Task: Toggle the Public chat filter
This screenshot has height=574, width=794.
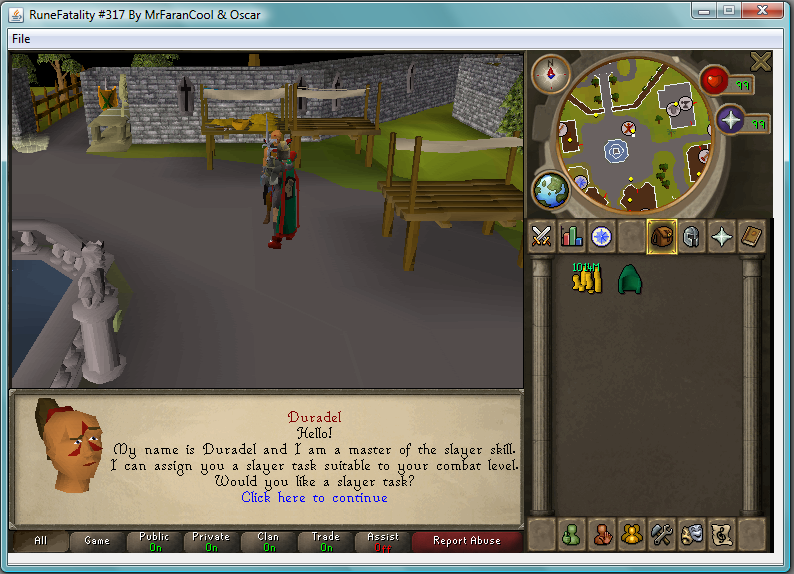Action: tap(154, 541)
